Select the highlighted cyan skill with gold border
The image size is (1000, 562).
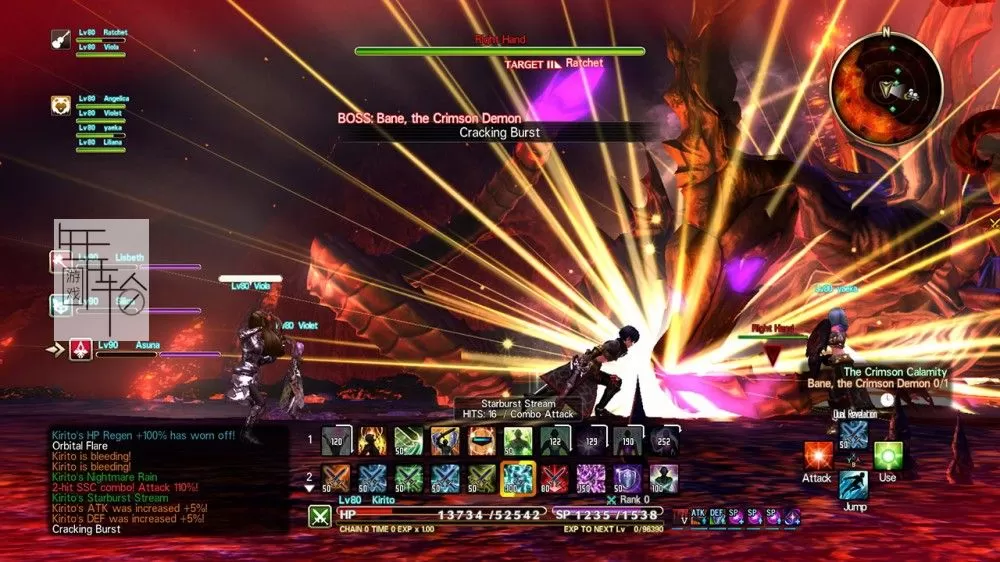click(517, 478)
